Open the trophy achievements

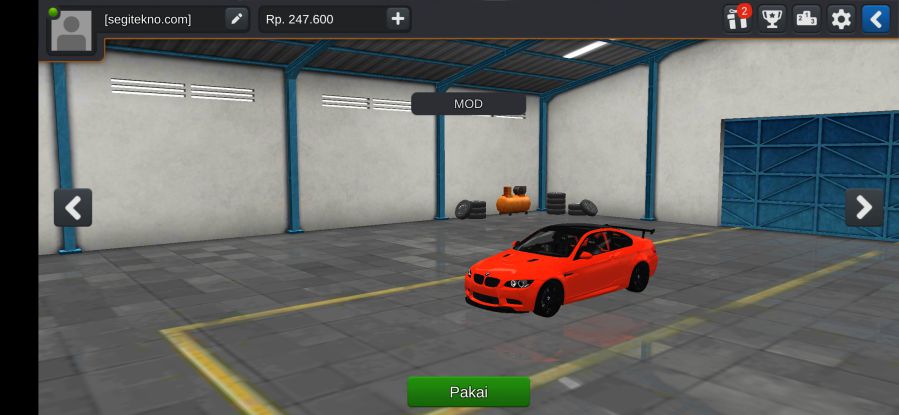pyautogui.click(x=771, y=19)
